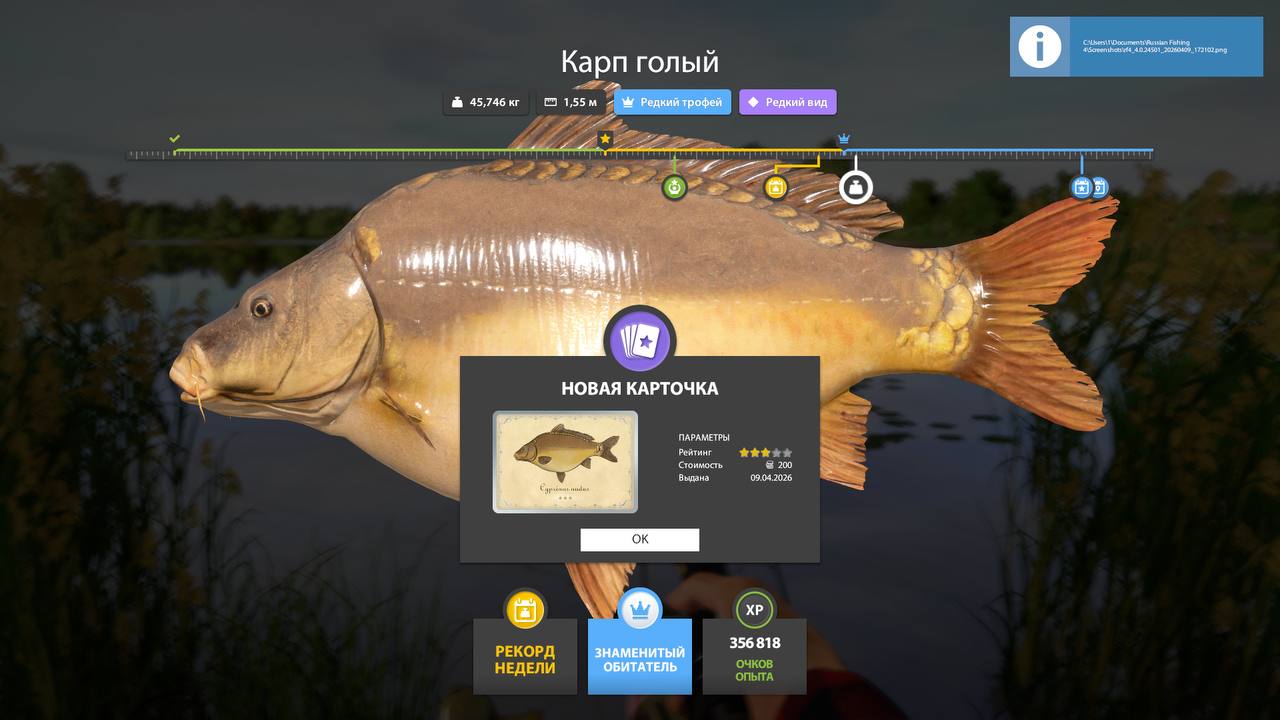Confirm the new card with OK
Screen dimensions: 1280x720
pos(640,540)
